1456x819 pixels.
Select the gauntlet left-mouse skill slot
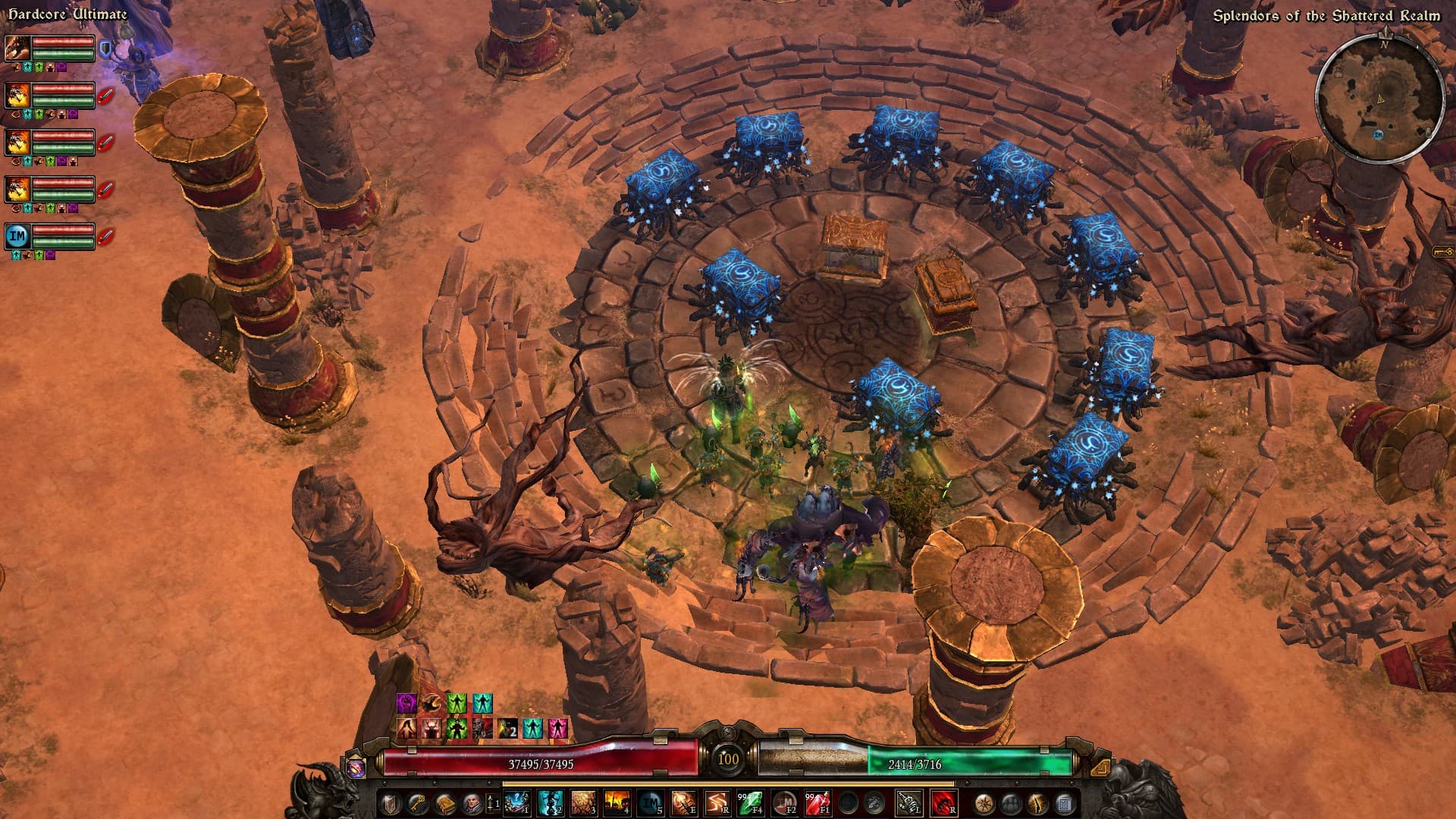coord(908,803)
